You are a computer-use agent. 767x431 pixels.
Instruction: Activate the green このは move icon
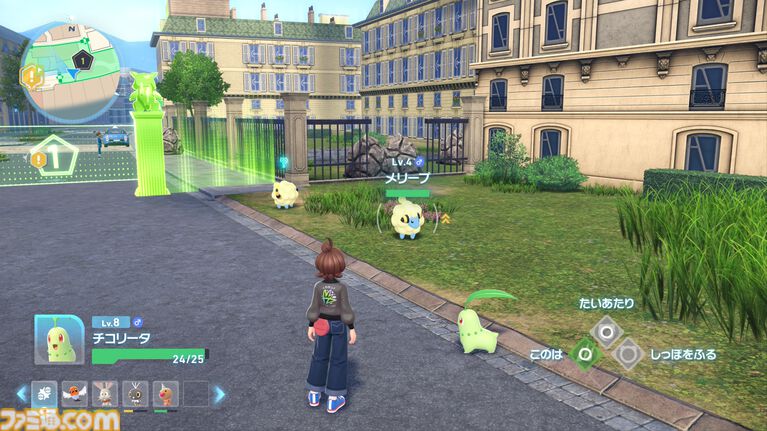pos(585,352)
